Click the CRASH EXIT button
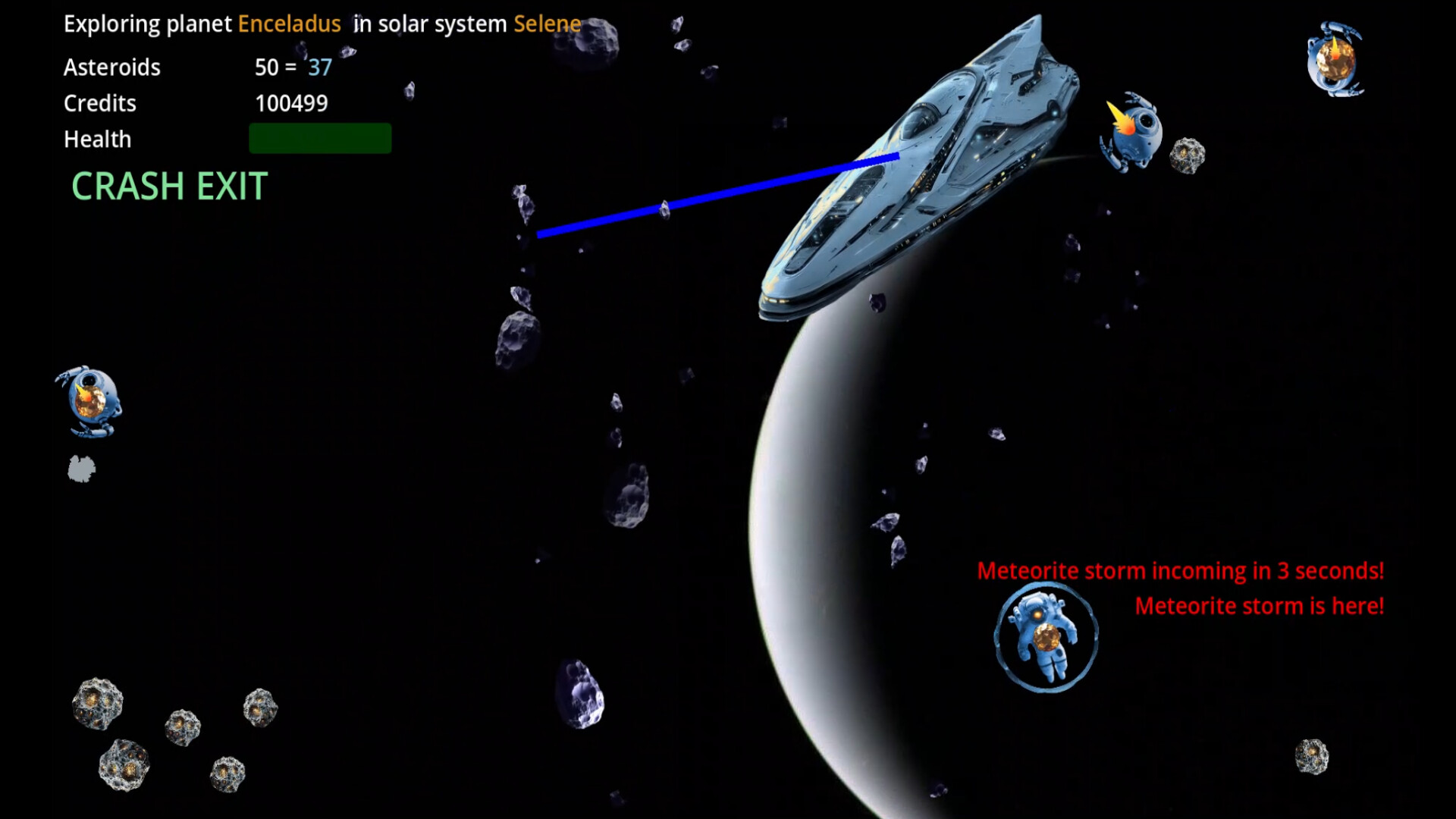 [168, 186]
